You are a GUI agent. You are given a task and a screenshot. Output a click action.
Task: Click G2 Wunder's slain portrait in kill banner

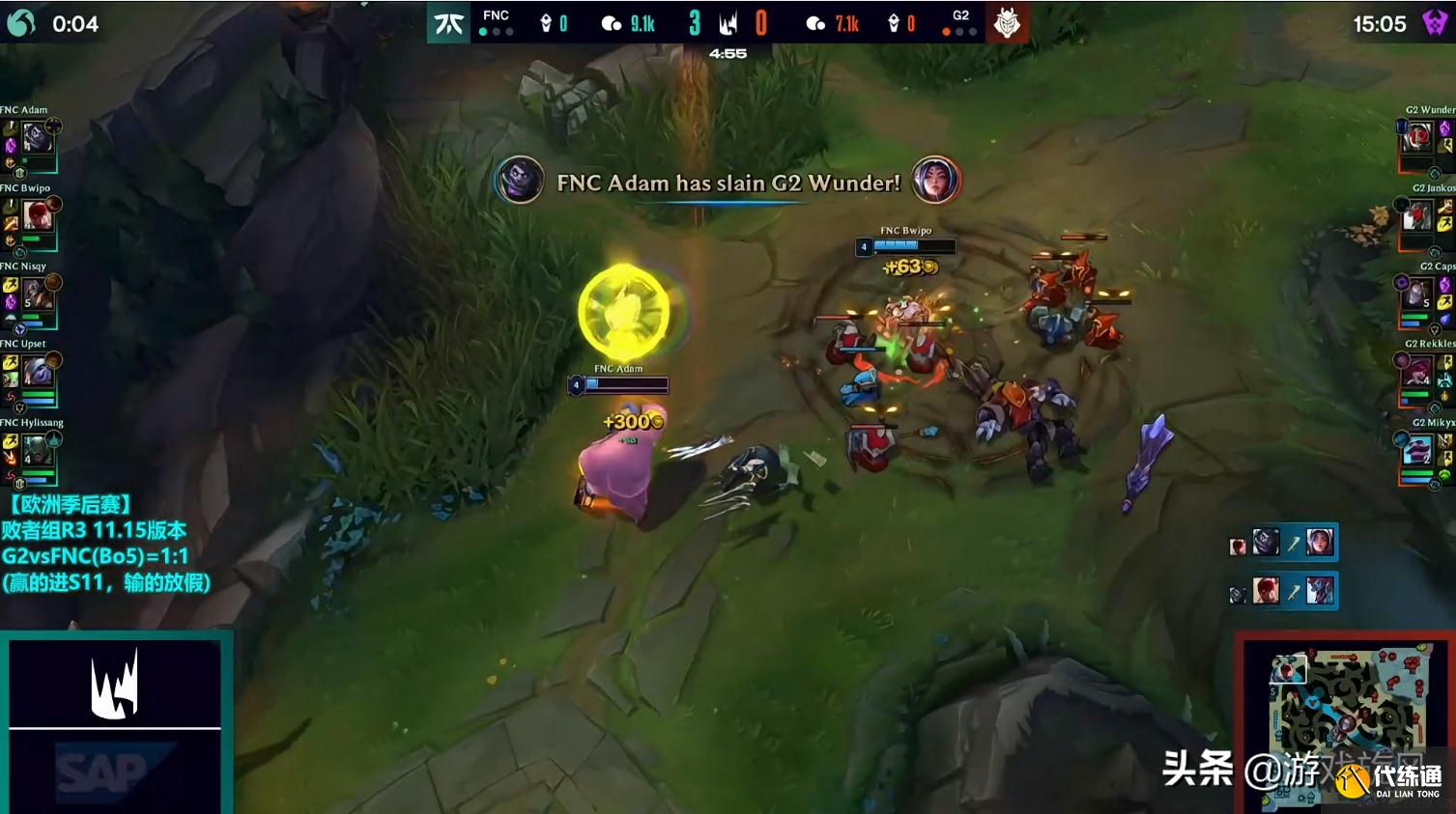[x=935, y=182]
